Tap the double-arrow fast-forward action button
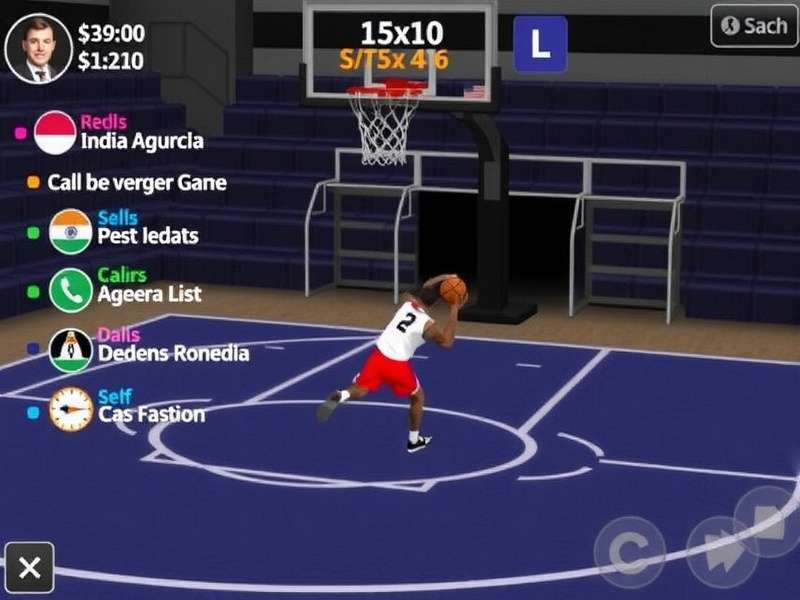 [722, 551]
